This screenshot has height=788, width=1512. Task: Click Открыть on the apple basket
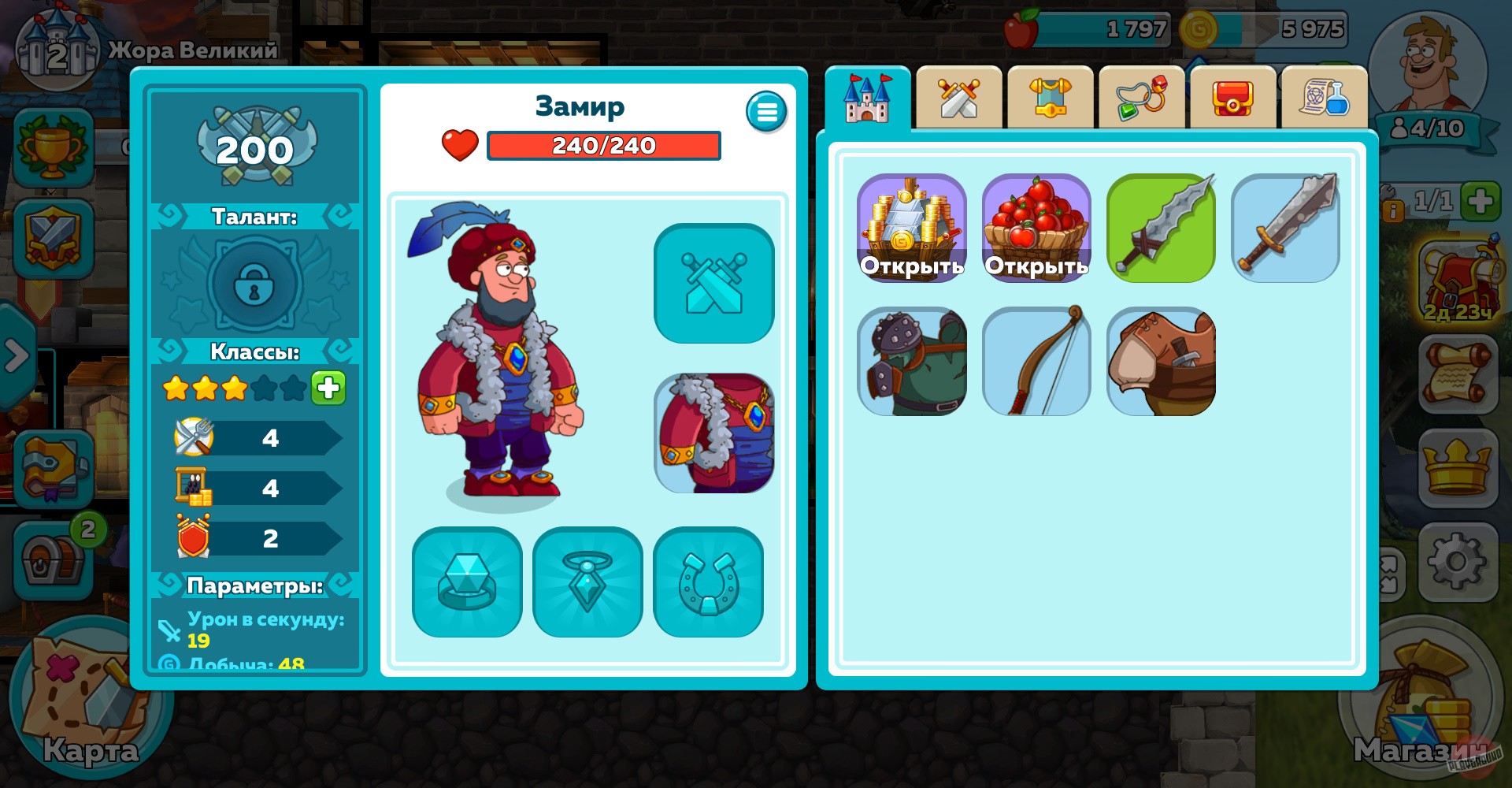tap(1036, 267)
